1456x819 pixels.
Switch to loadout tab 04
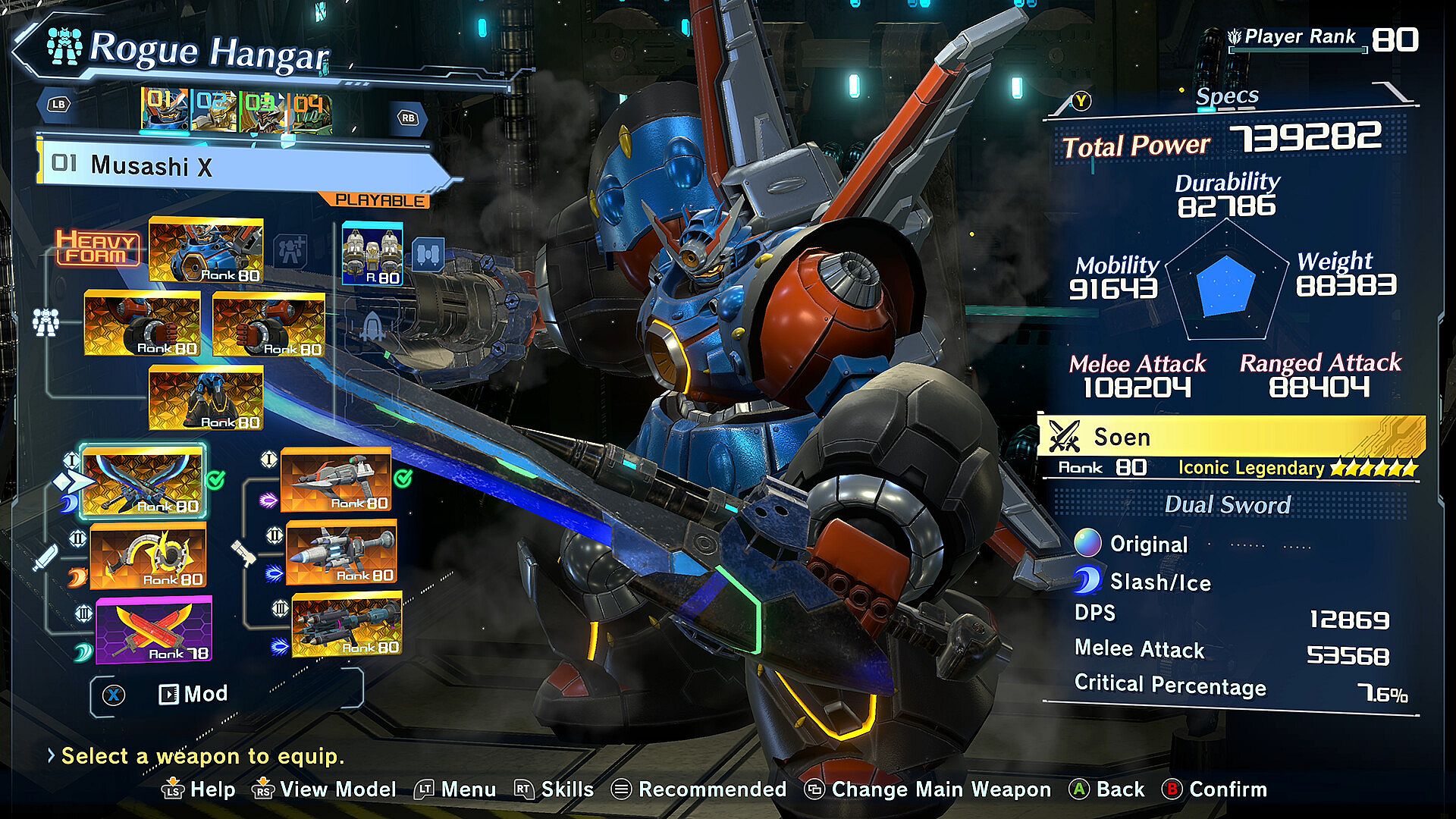click(x=309, y=111)
